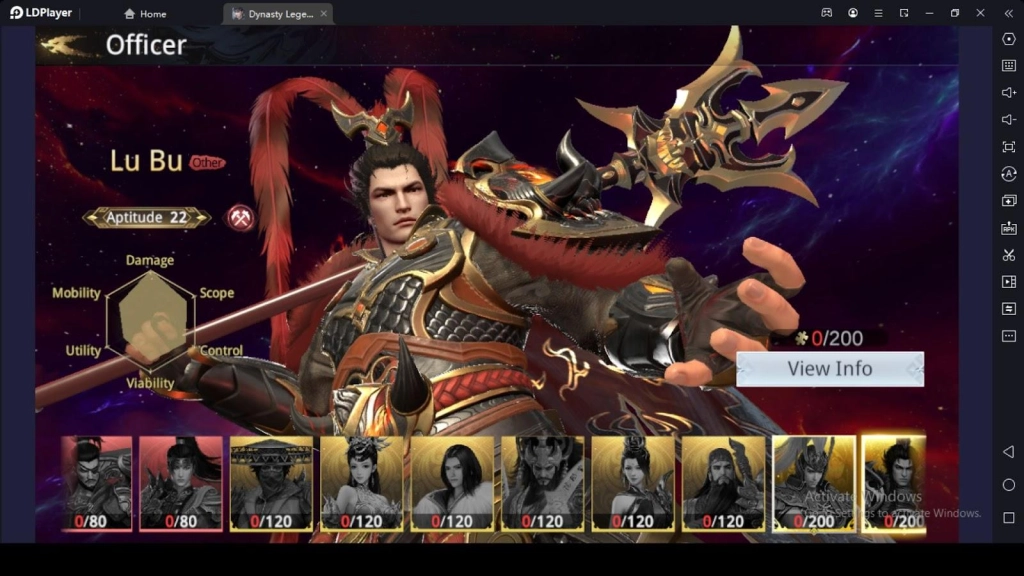This screenshot has width=1024, height=576.
Task: Tap the crossed axes weapon type icon
Action: point(240,217)
